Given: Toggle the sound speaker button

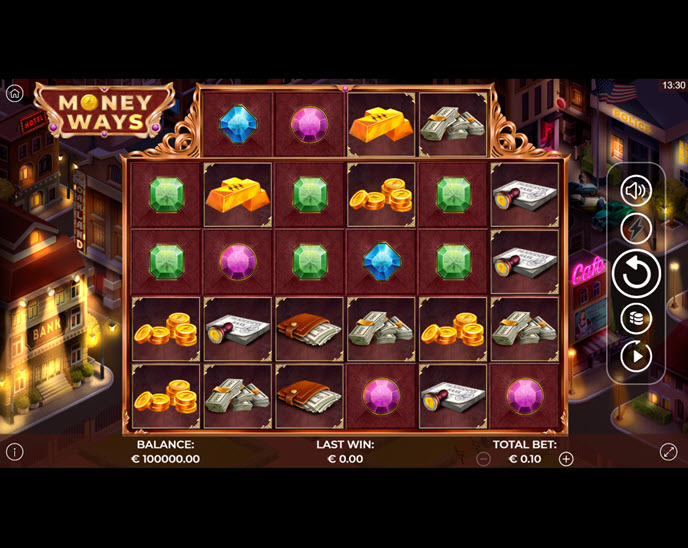Looking at the screenshot, I should 636,190.
